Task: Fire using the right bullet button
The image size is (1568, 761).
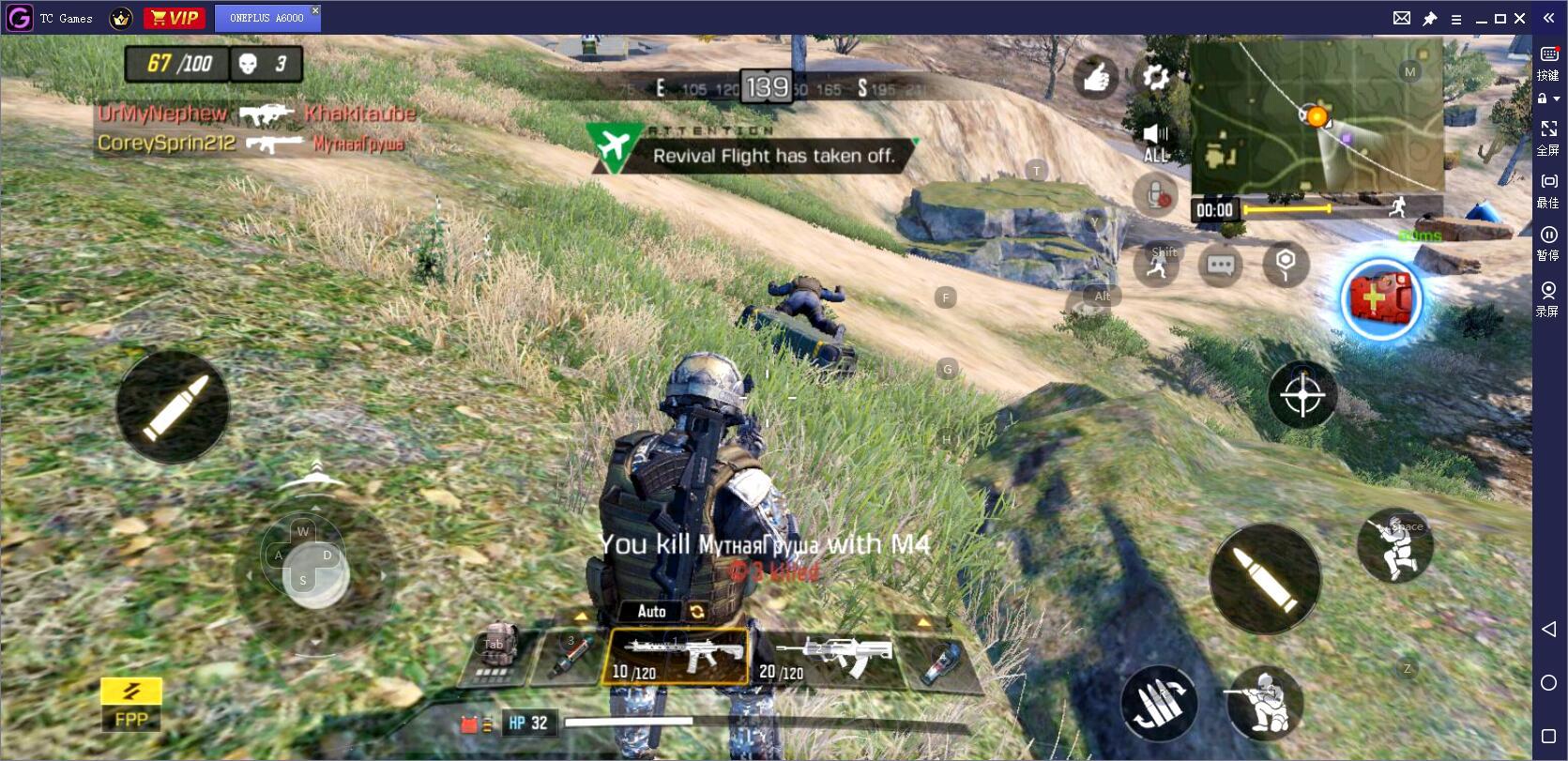Action: click(1264, 578)
